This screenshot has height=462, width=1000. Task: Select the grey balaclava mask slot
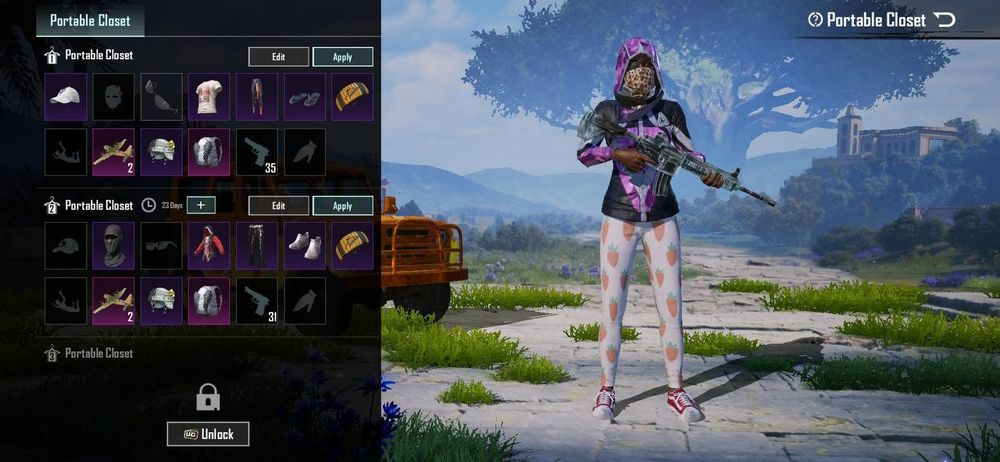point(113,246)
